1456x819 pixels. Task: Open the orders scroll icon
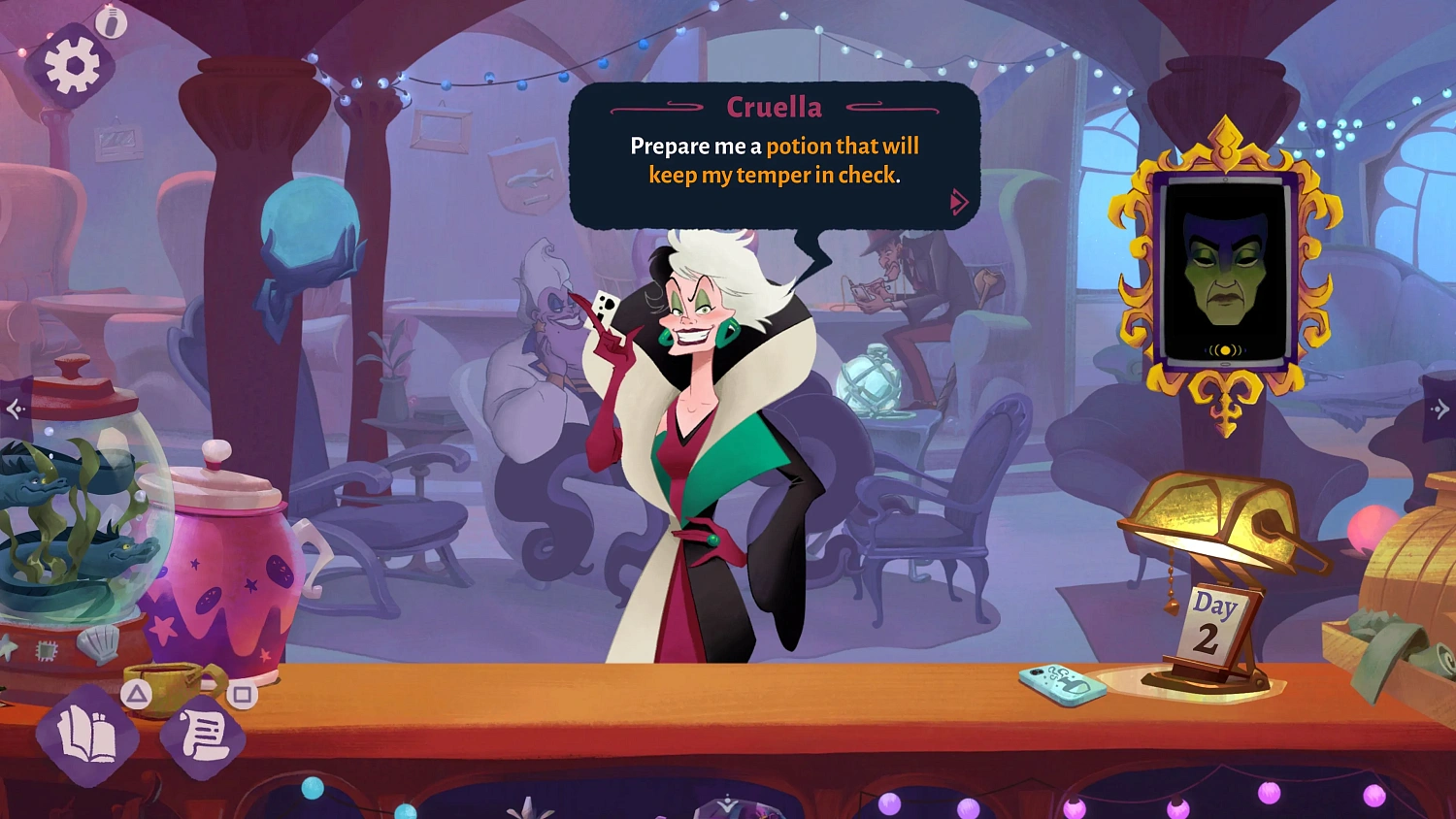tap(202, 735)
